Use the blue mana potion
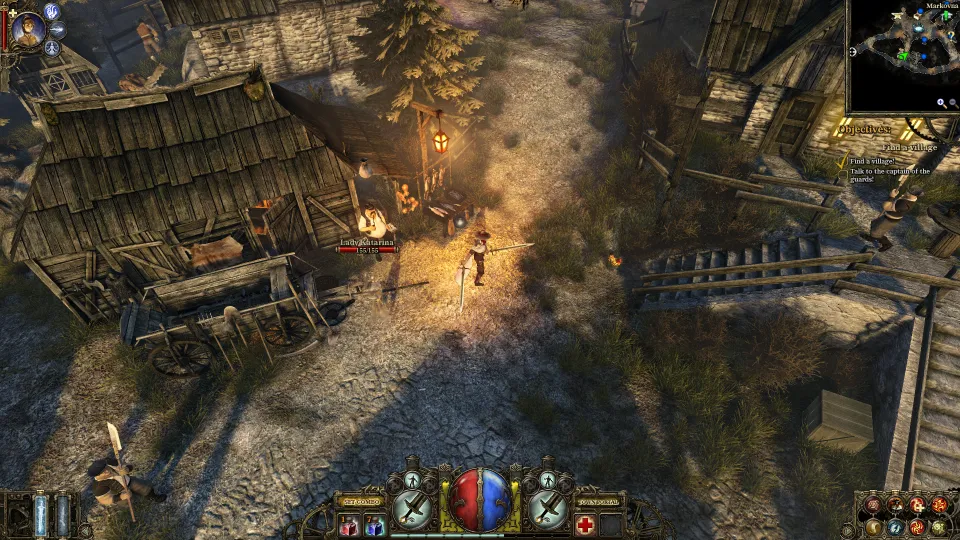 (x=373, y=525)
